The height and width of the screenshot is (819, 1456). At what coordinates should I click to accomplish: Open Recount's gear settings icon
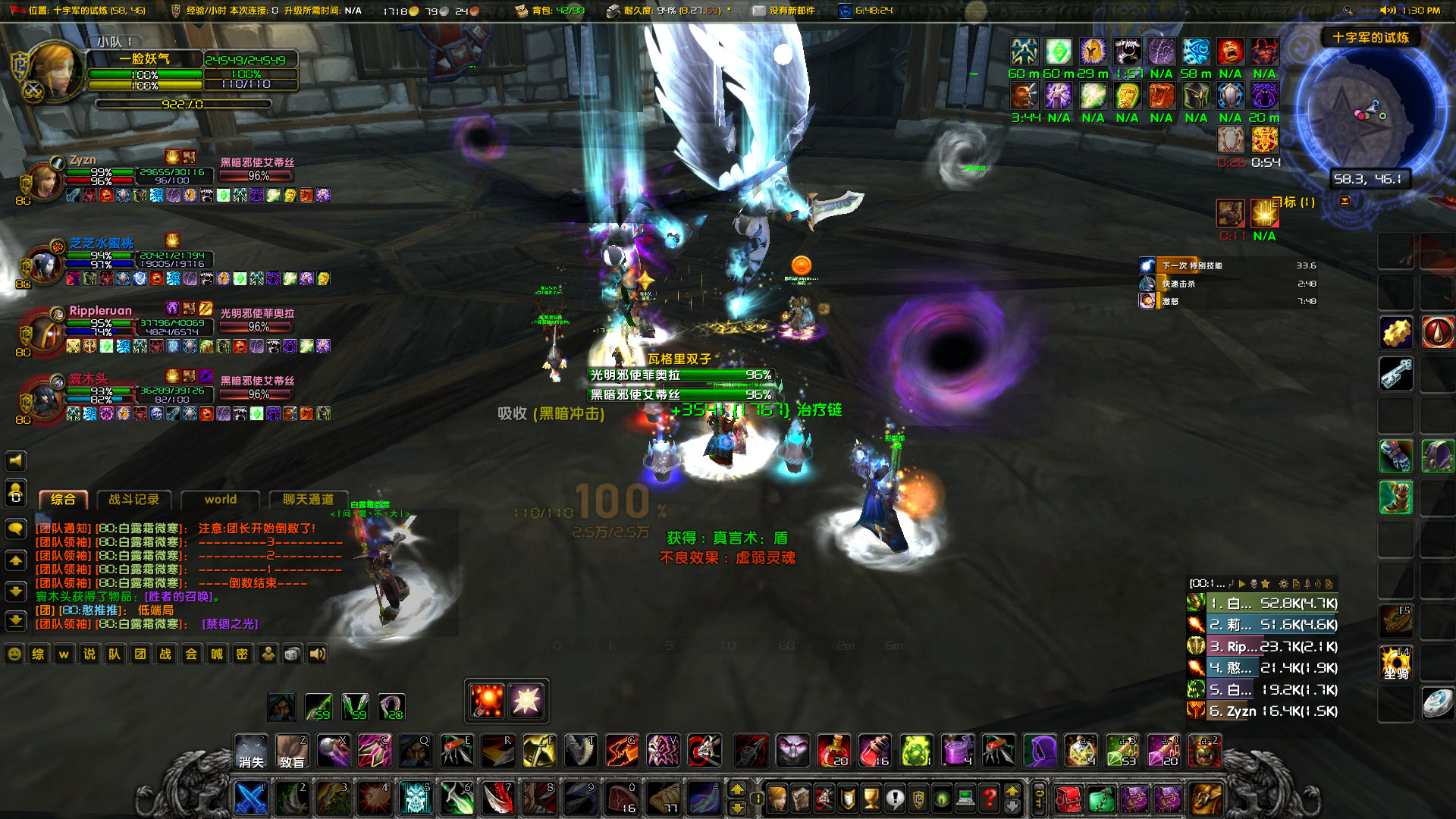click(x=1283, y=584)
